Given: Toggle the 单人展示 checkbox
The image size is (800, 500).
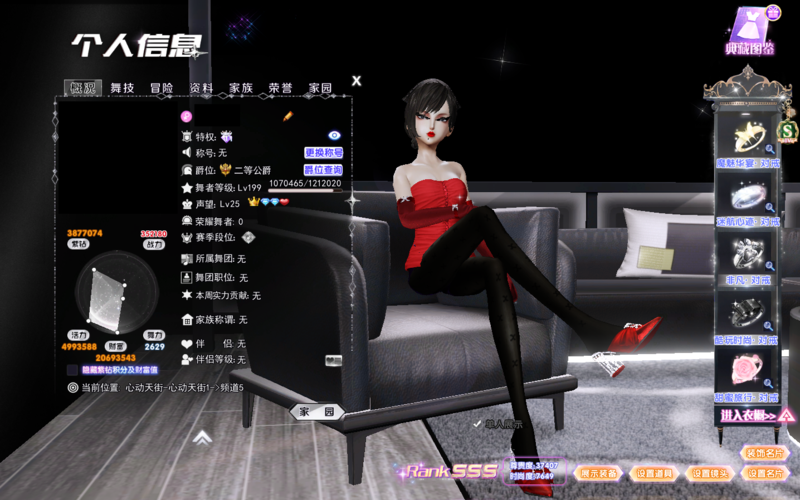Looking at the screenshot, I should [477, 425].
